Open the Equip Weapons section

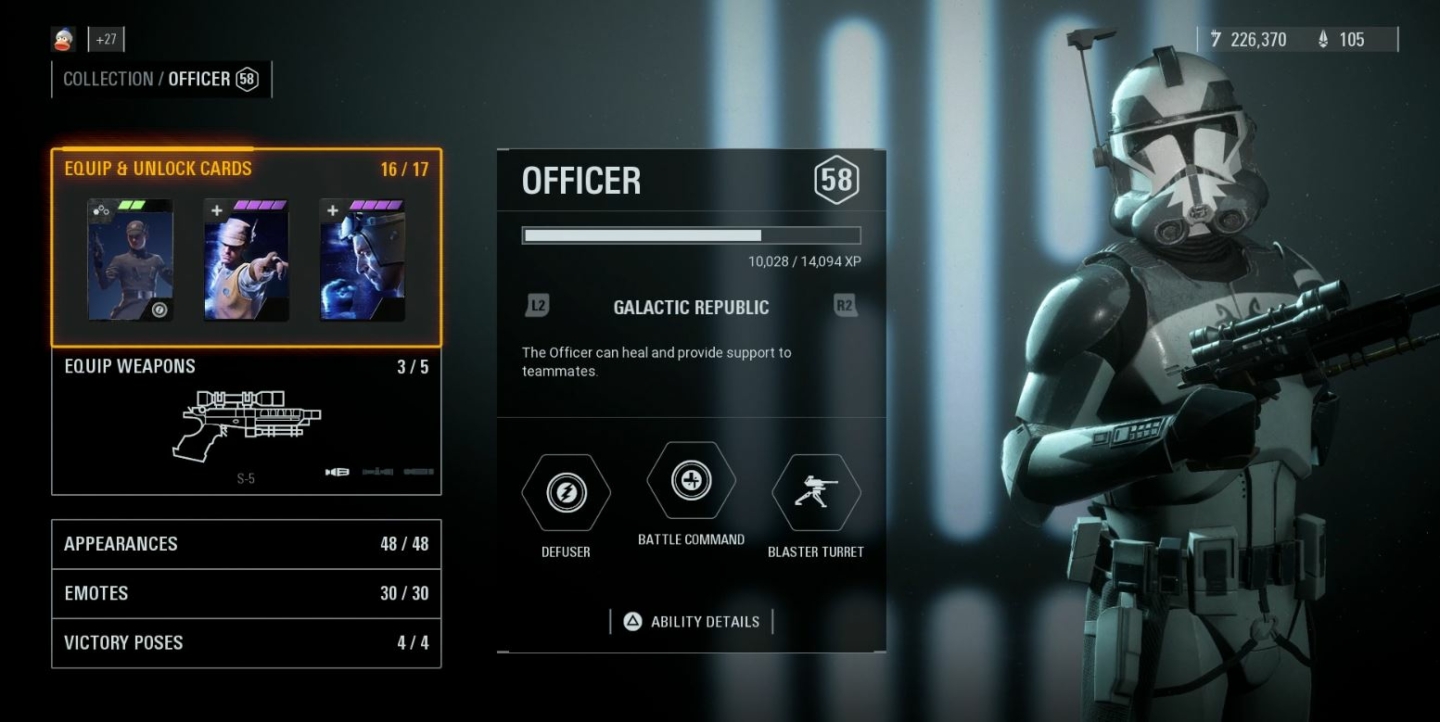click(245, 366)
